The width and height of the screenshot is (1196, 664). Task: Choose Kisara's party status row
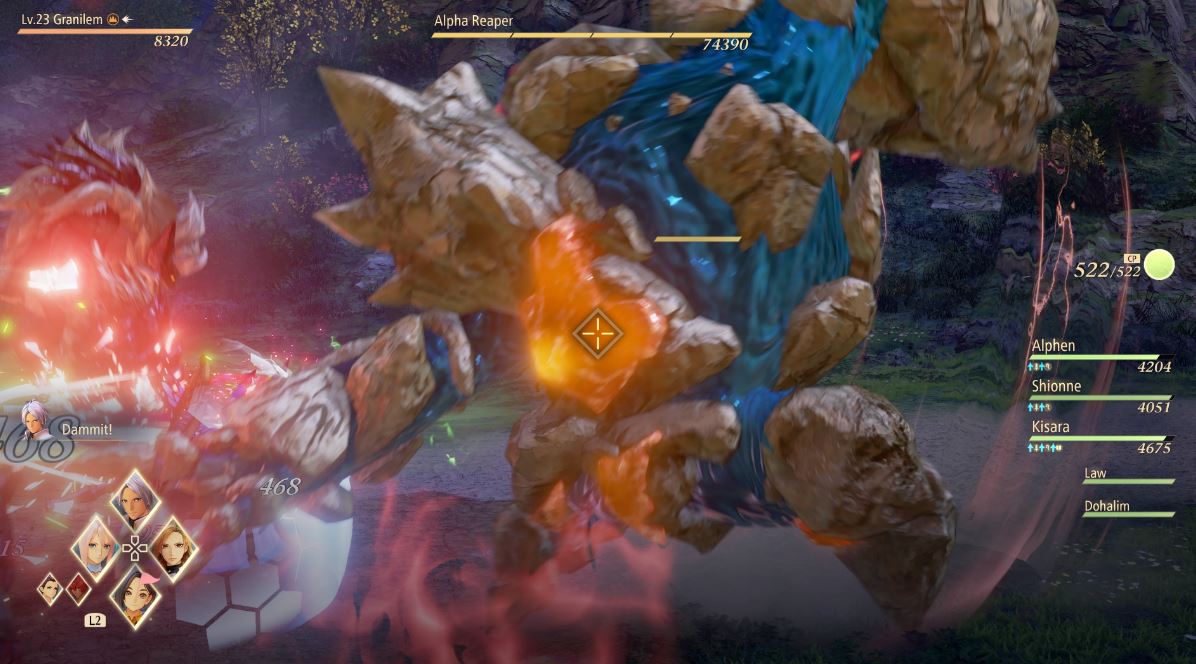tap(1100, 436)
